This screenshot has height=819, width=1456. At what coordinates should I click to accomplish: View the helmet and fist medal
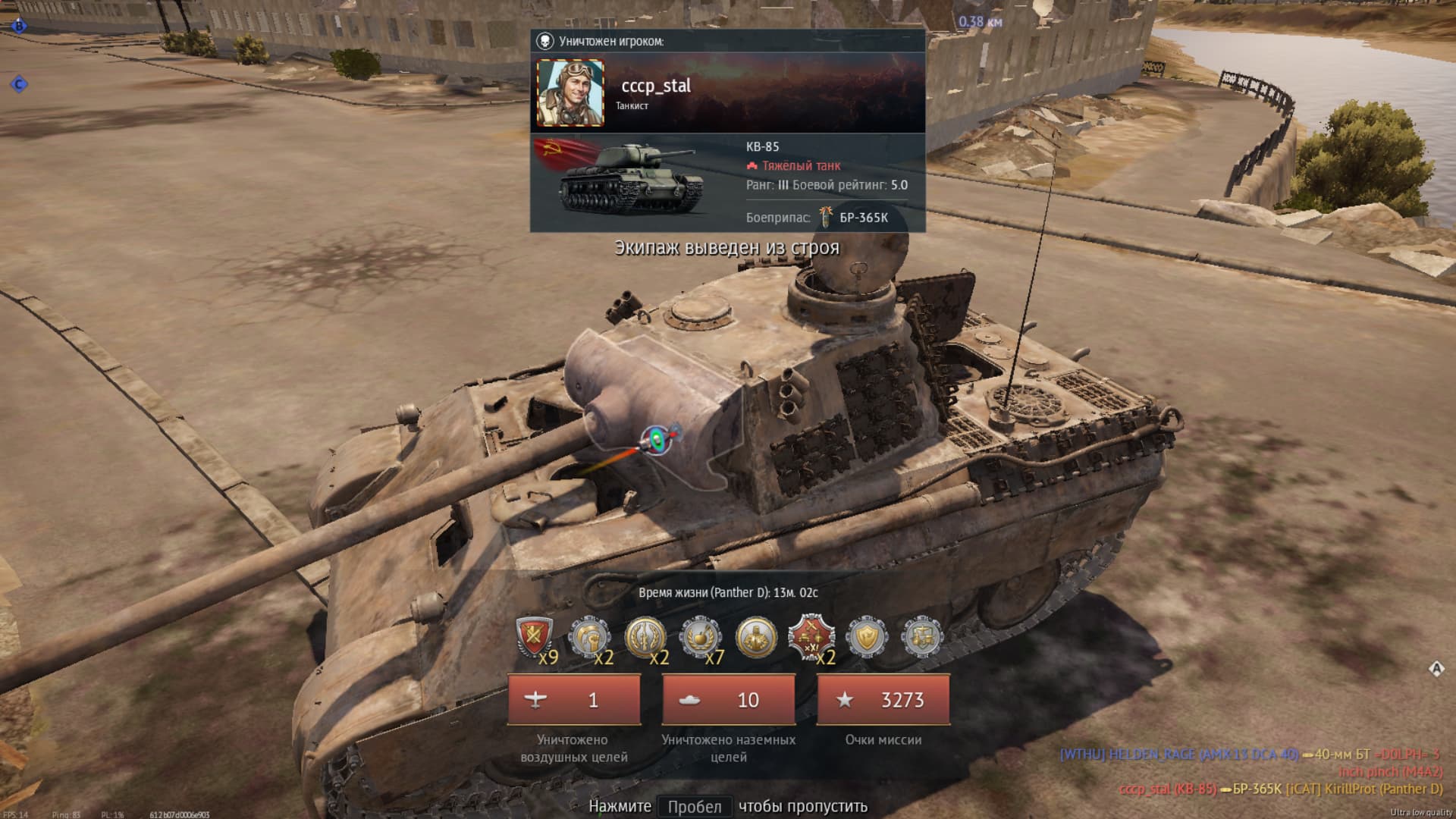(x=589, y=638)
